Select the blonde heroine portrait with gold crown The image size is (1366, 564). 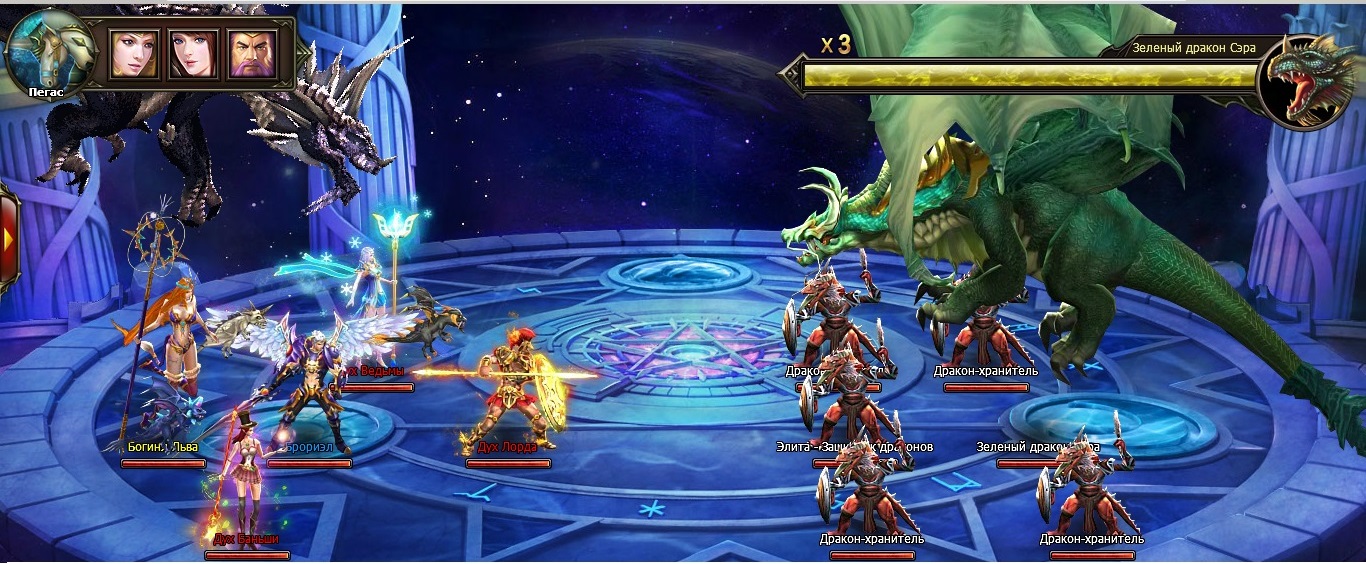pyautogui.click(x=134, y=53)
